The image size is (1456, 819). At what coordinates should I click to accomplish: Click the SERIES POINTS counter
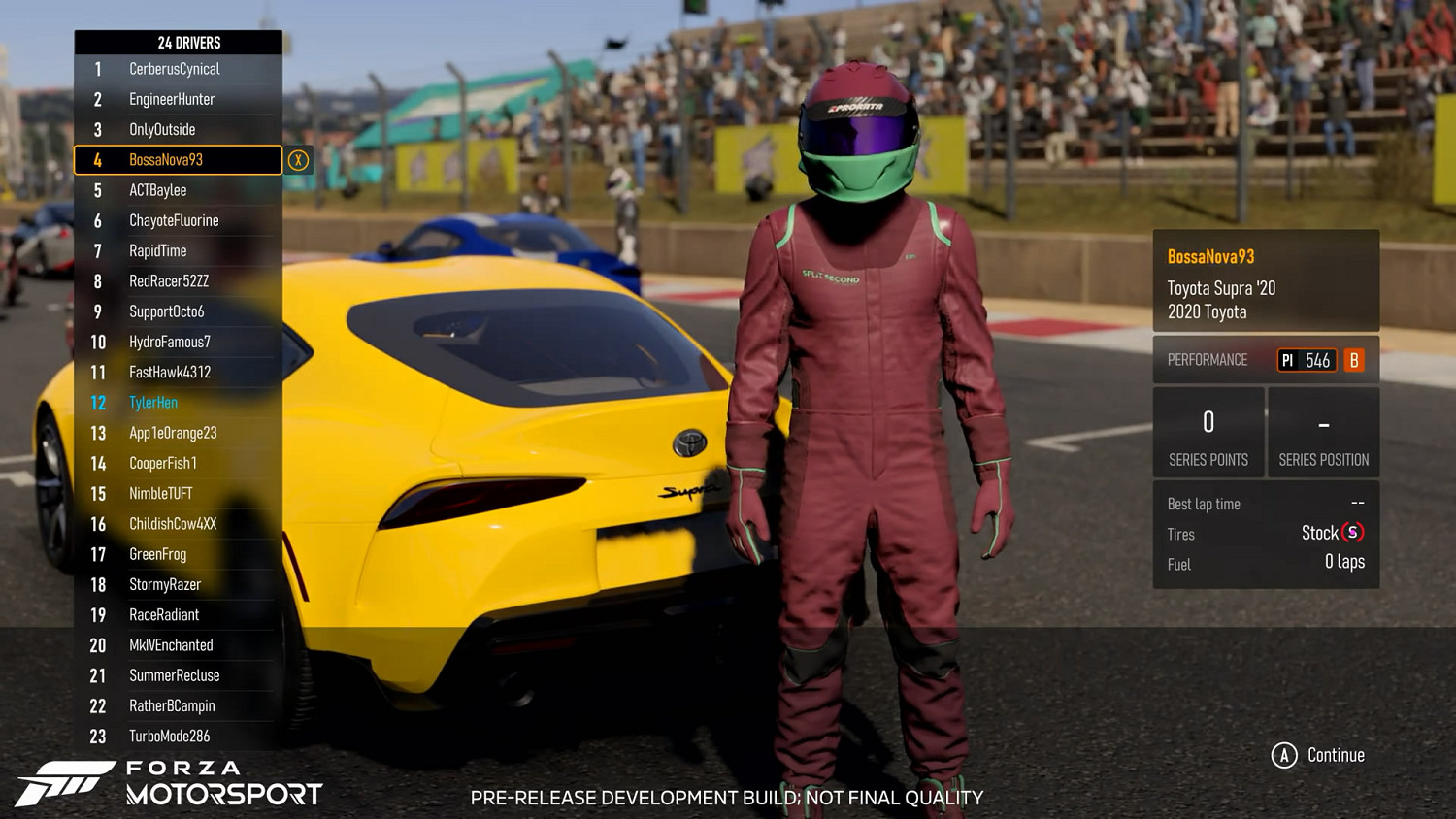1208,433
